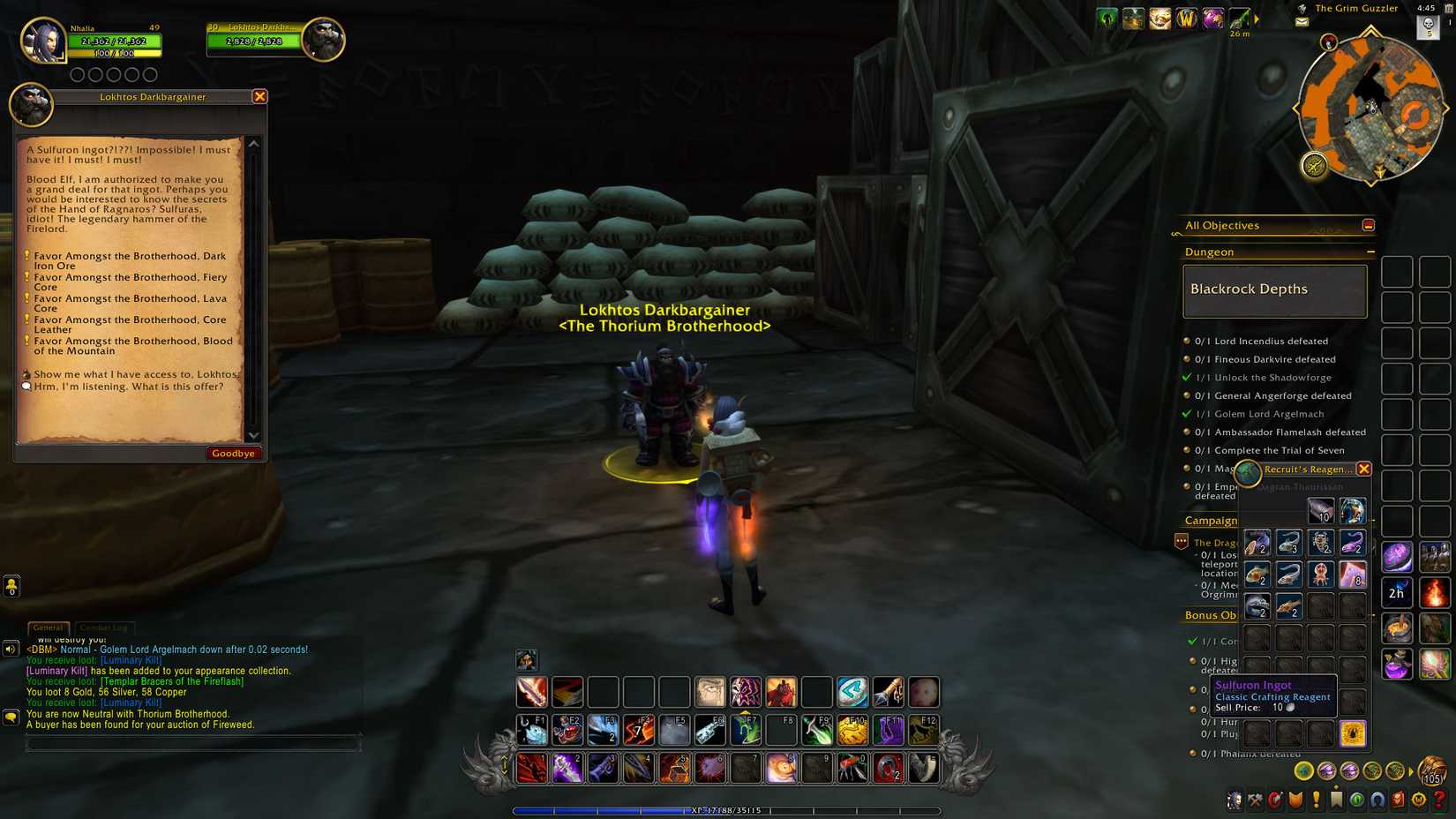Open the help menu red question mark icon
Viewport: 1456px width, 819px height.
(x=1440, y=799)
